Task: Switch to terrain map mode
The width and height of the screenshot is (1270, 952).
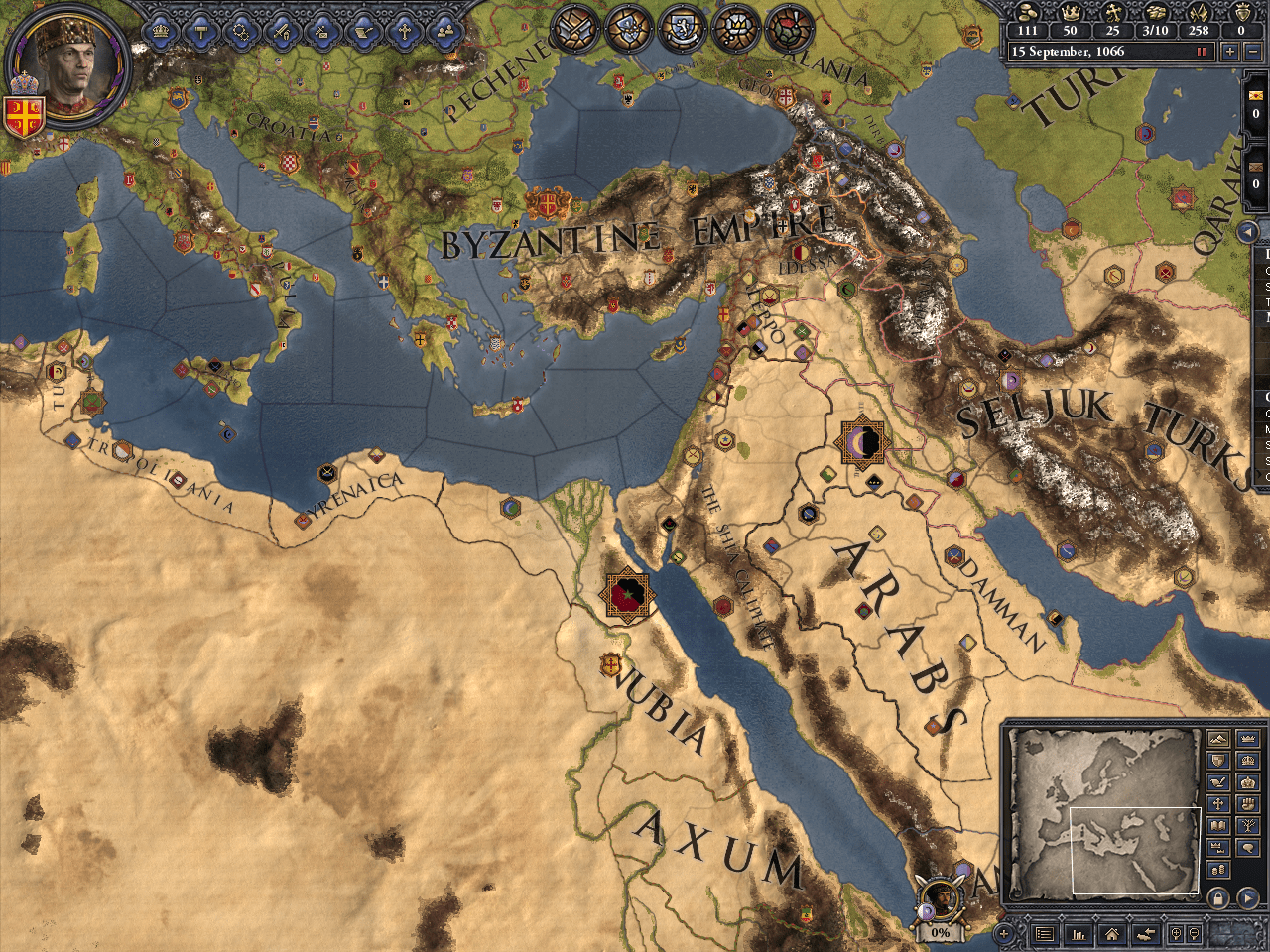Action: pos(1218,739)
